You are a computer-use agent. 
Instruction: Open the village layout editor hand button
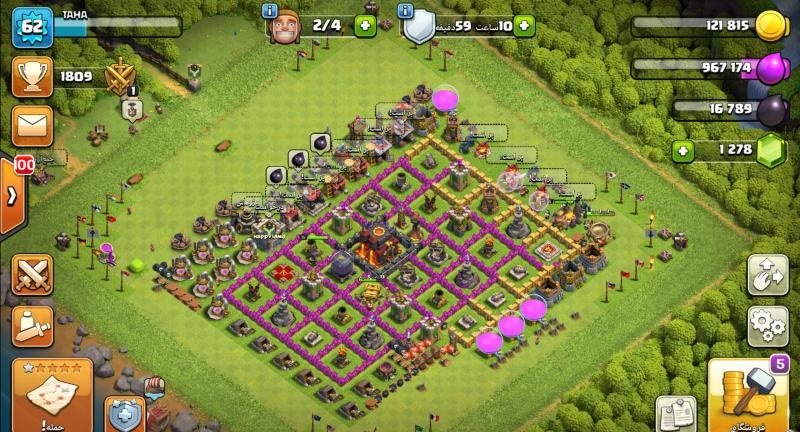point(767,275)
